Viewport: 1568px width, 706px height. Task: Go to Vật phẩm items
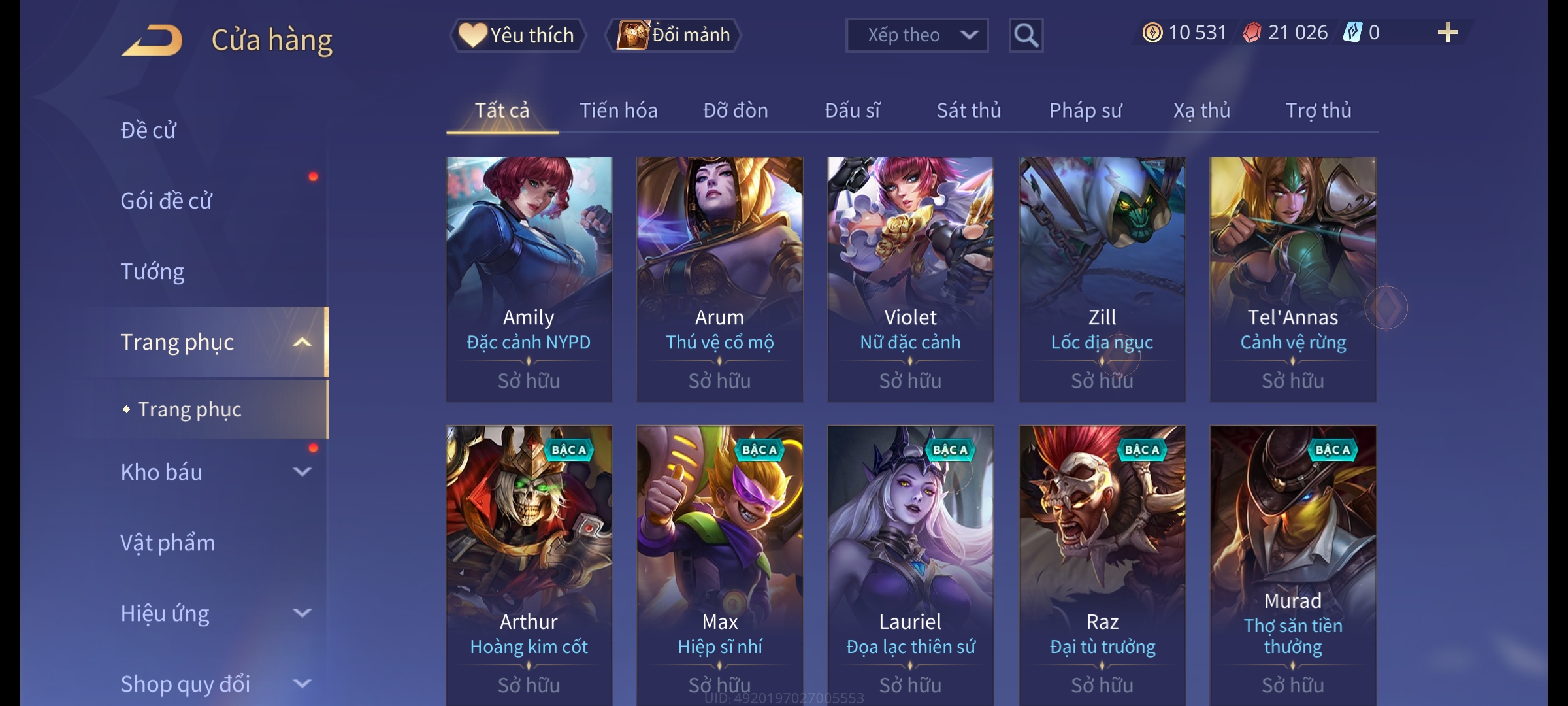(x=168, y=543)
